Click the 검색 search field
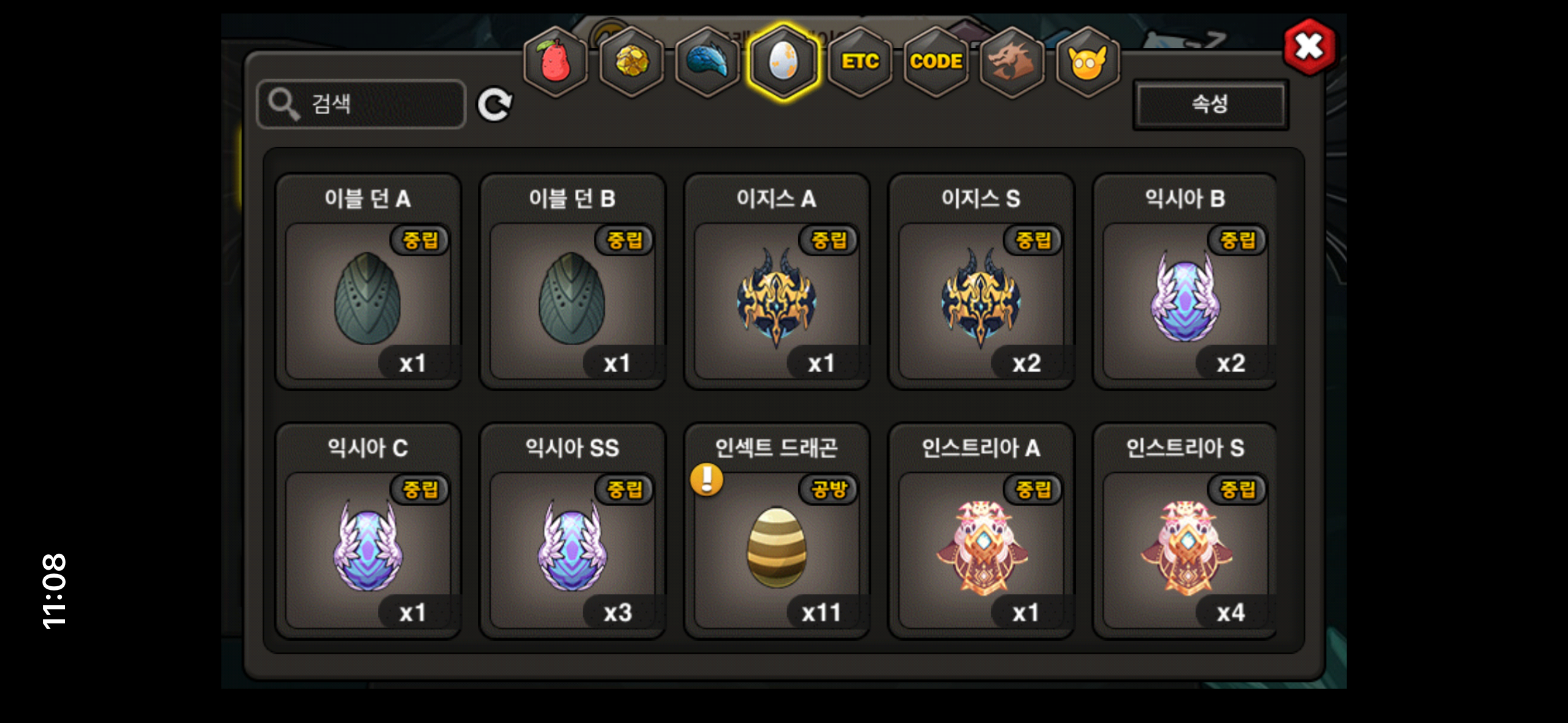Viewport: 1568px width, 723px height. tap(361, 104)
